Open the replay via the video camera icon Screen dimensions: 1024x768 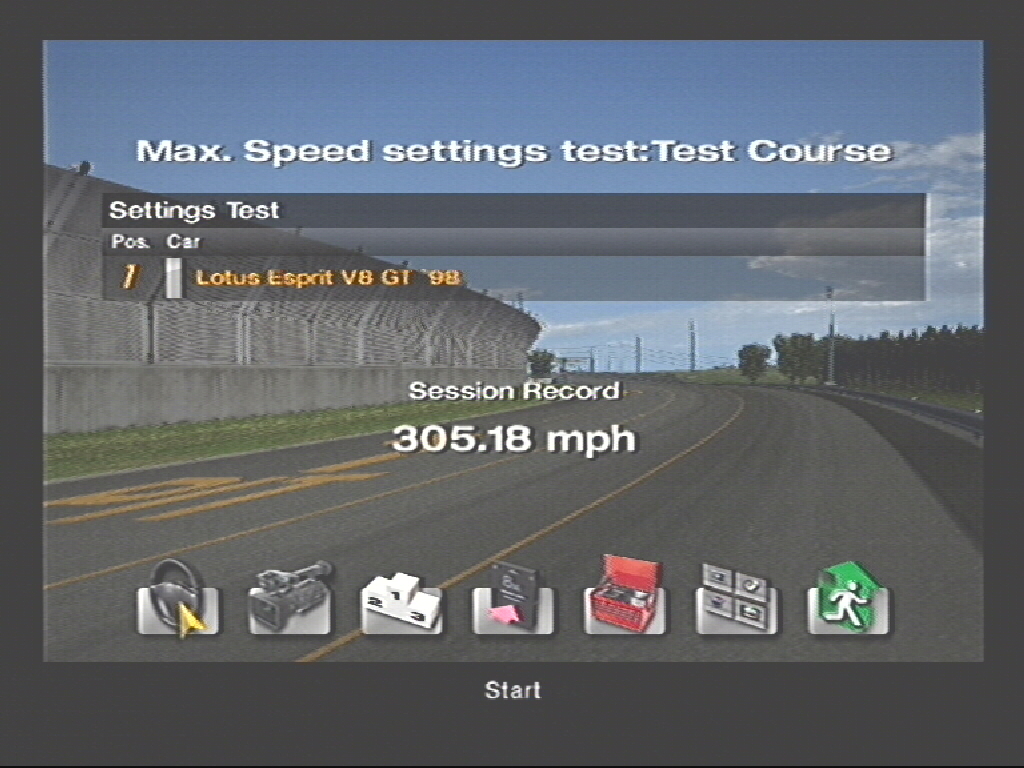(290, 599)
